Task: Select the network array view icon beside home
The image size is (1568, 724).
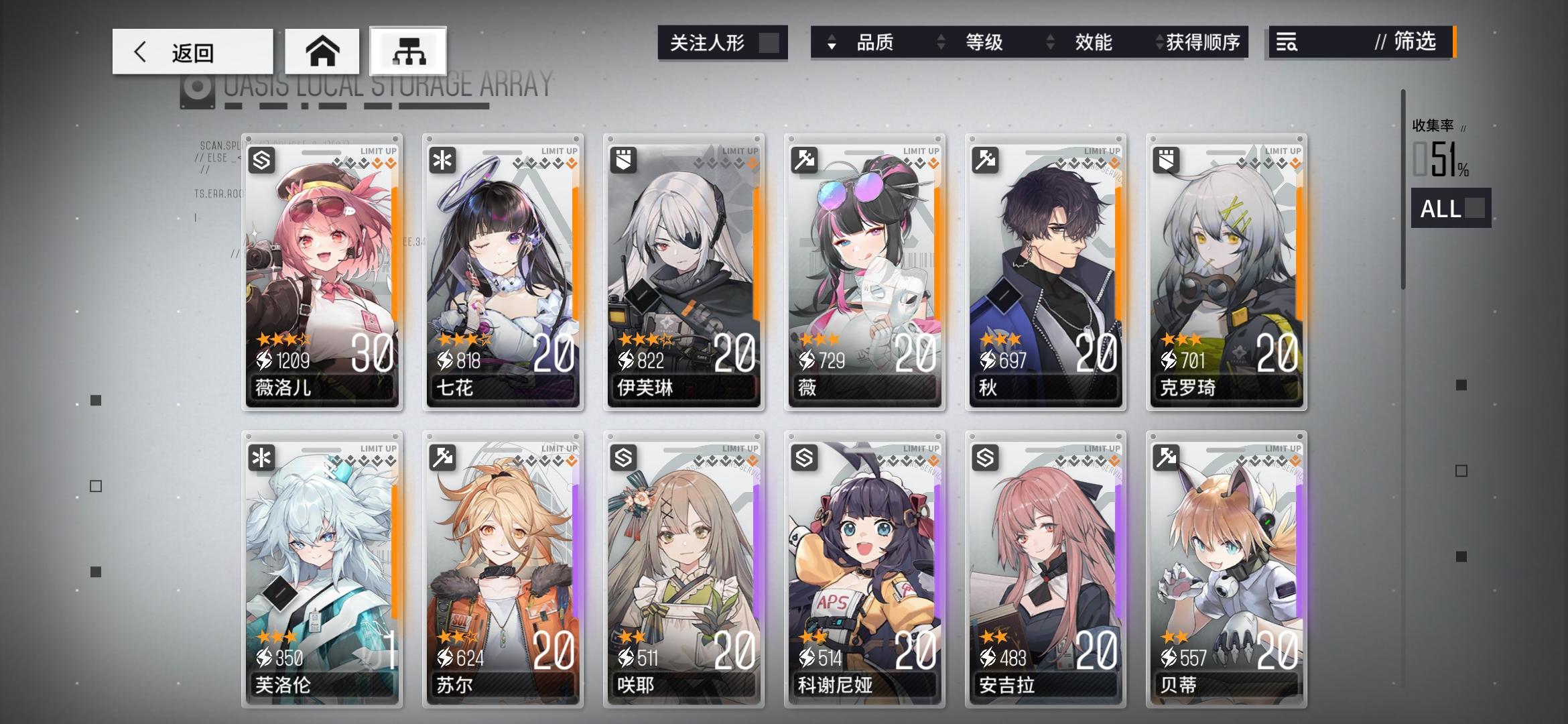Action: [x=409, y=50]
